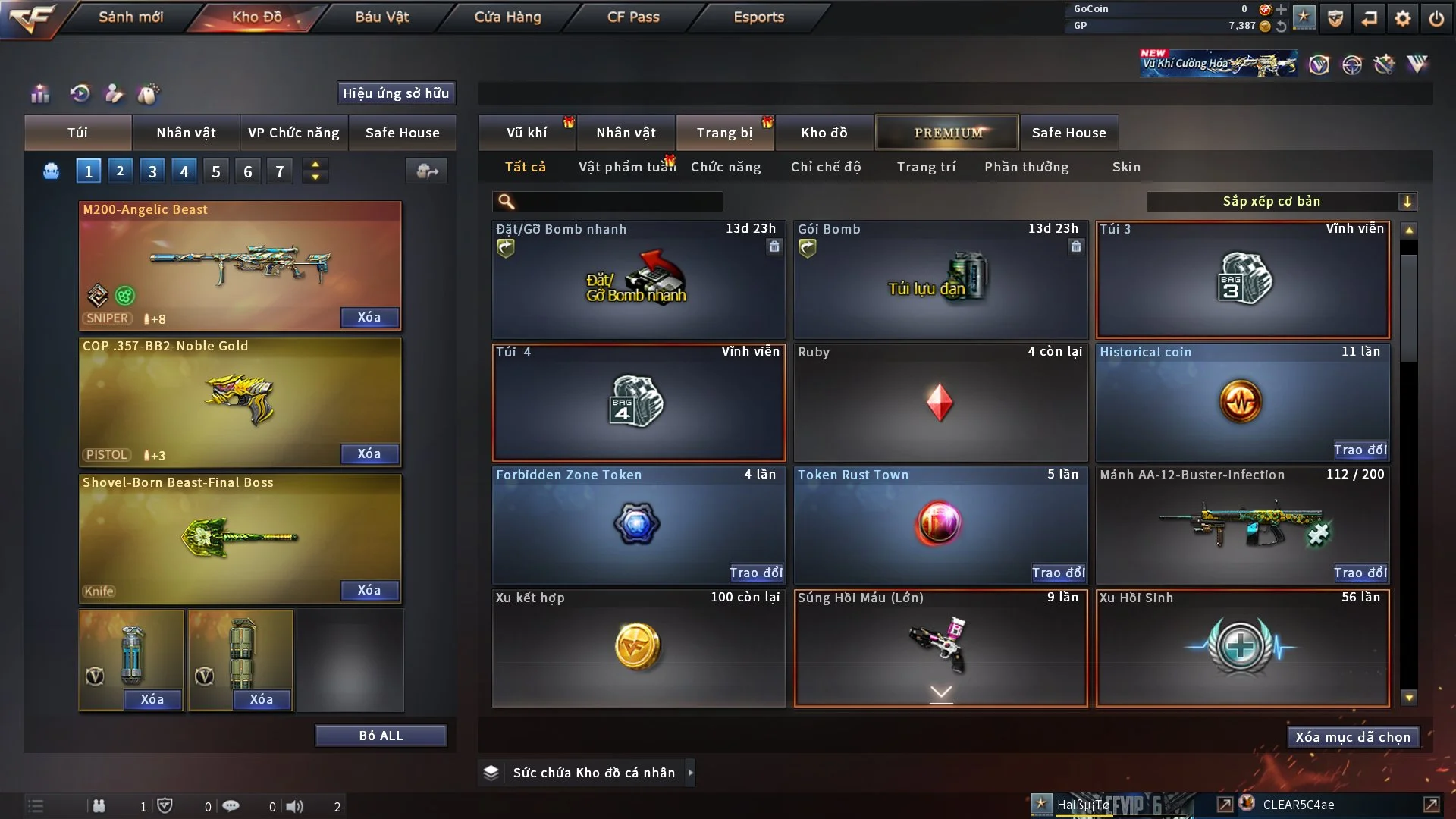Open the settings gear icon
This screenshot has height=819, width=1456.
pyautogui.click(x=1403, y=18)
